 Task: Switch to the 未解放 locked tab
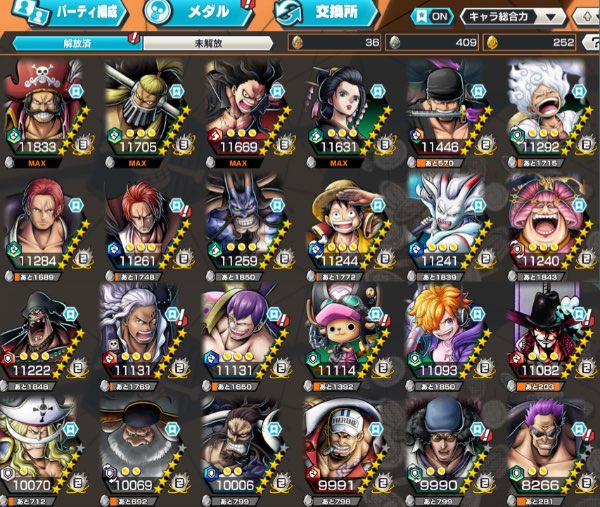[207, 43]
